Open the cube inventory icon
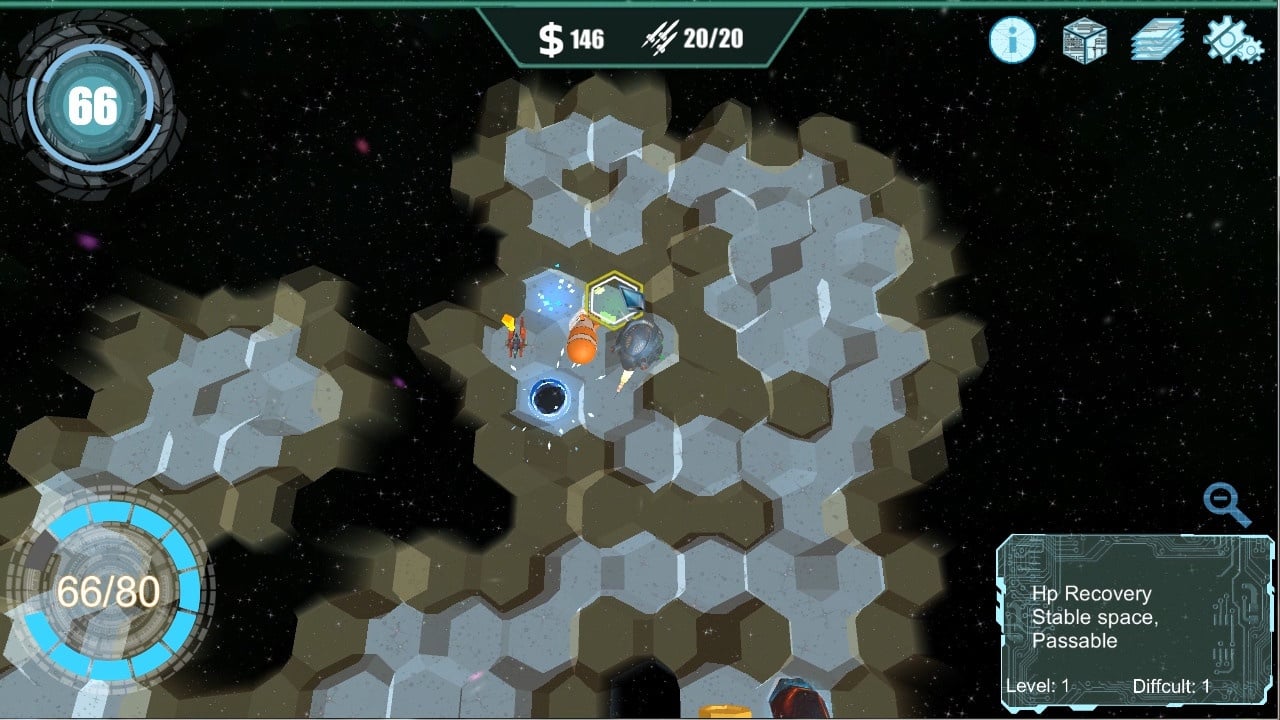1280x720 pixels. click(1084, 41)
